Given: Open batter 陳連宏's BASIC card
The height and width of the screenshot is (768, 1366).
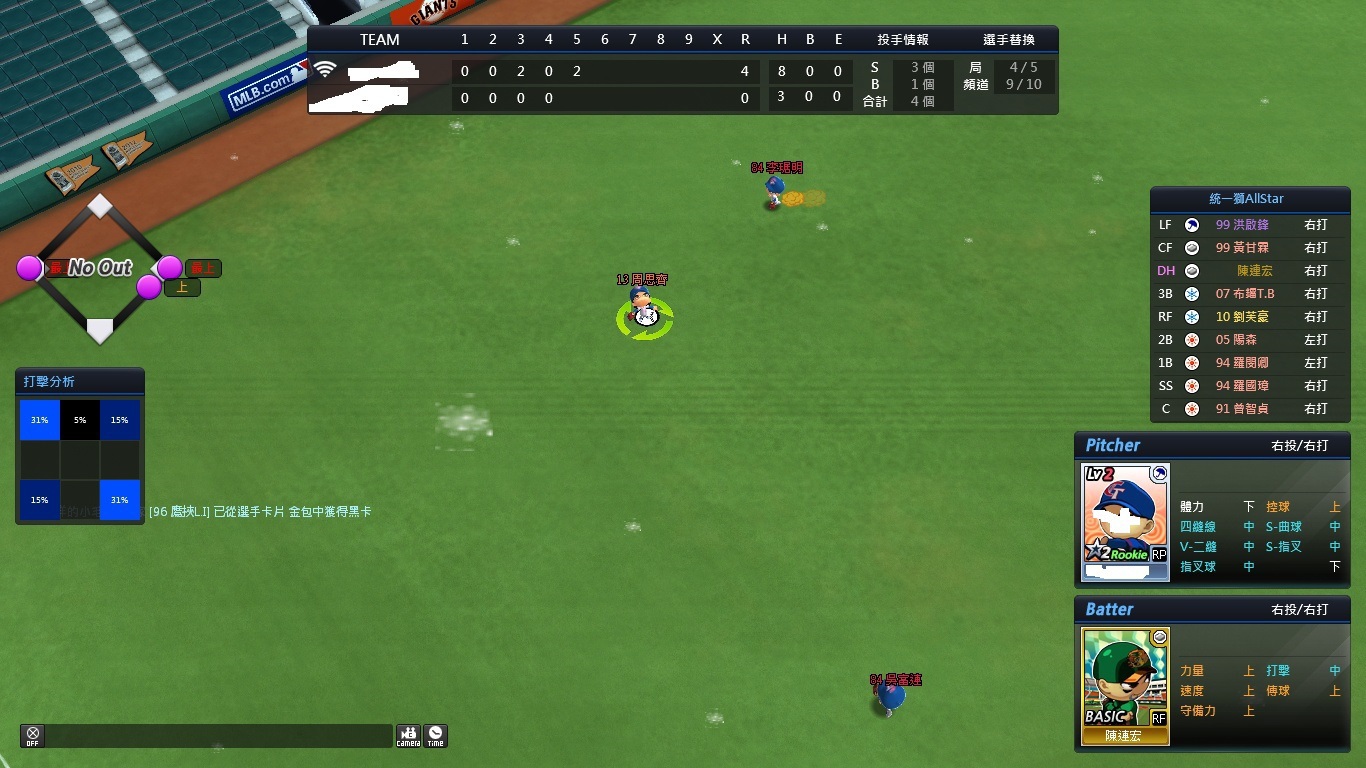Looking at the screenshot, I should [1125, 685].
